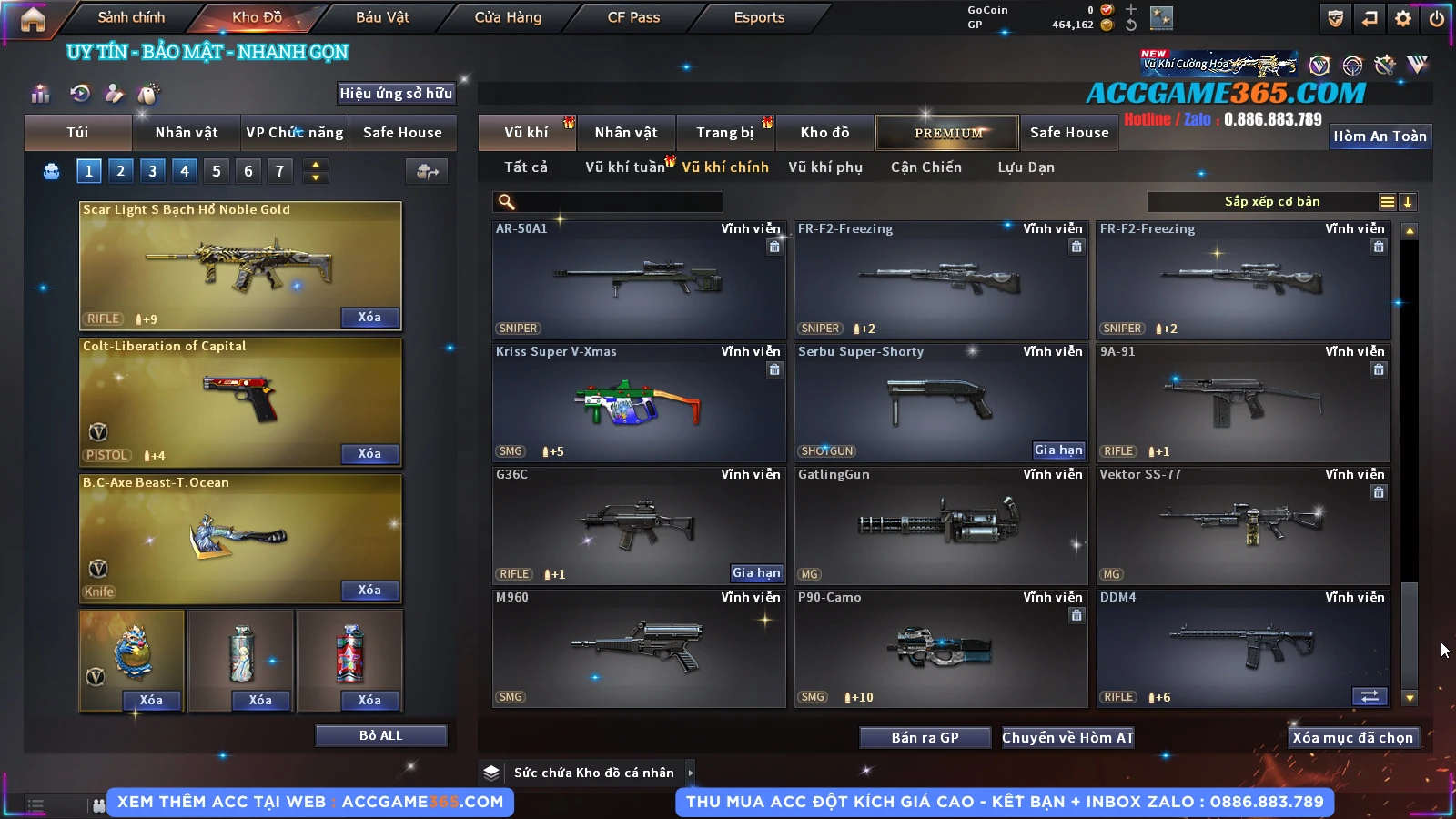Viewport: 1456px width, 819px height.
Task: Click Chuyển về Hòm AT button
Action: click(x=1068, y=738)
